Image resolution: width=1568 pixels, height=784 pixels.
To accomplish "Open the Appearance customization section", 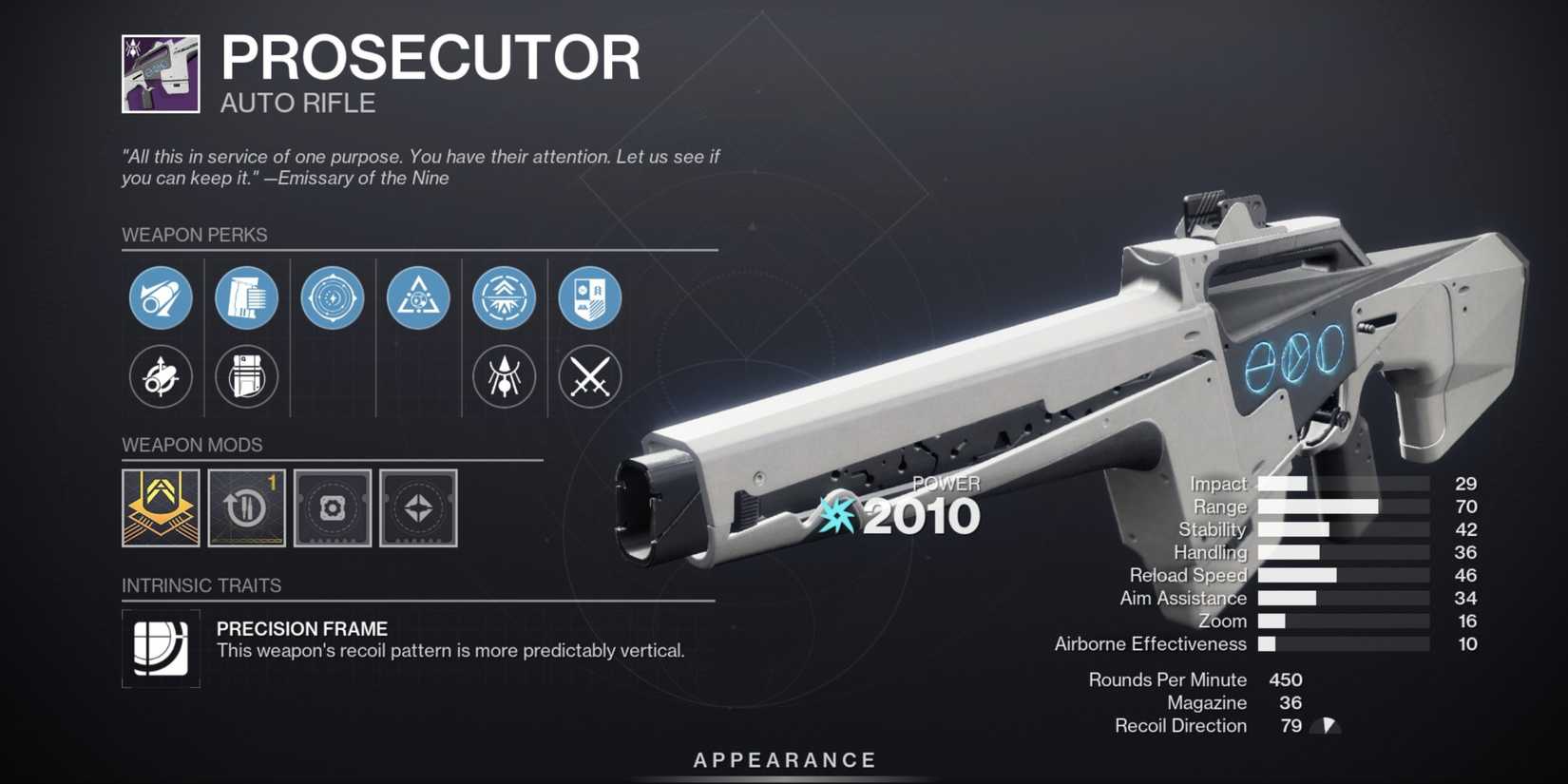I will point(782,759).
